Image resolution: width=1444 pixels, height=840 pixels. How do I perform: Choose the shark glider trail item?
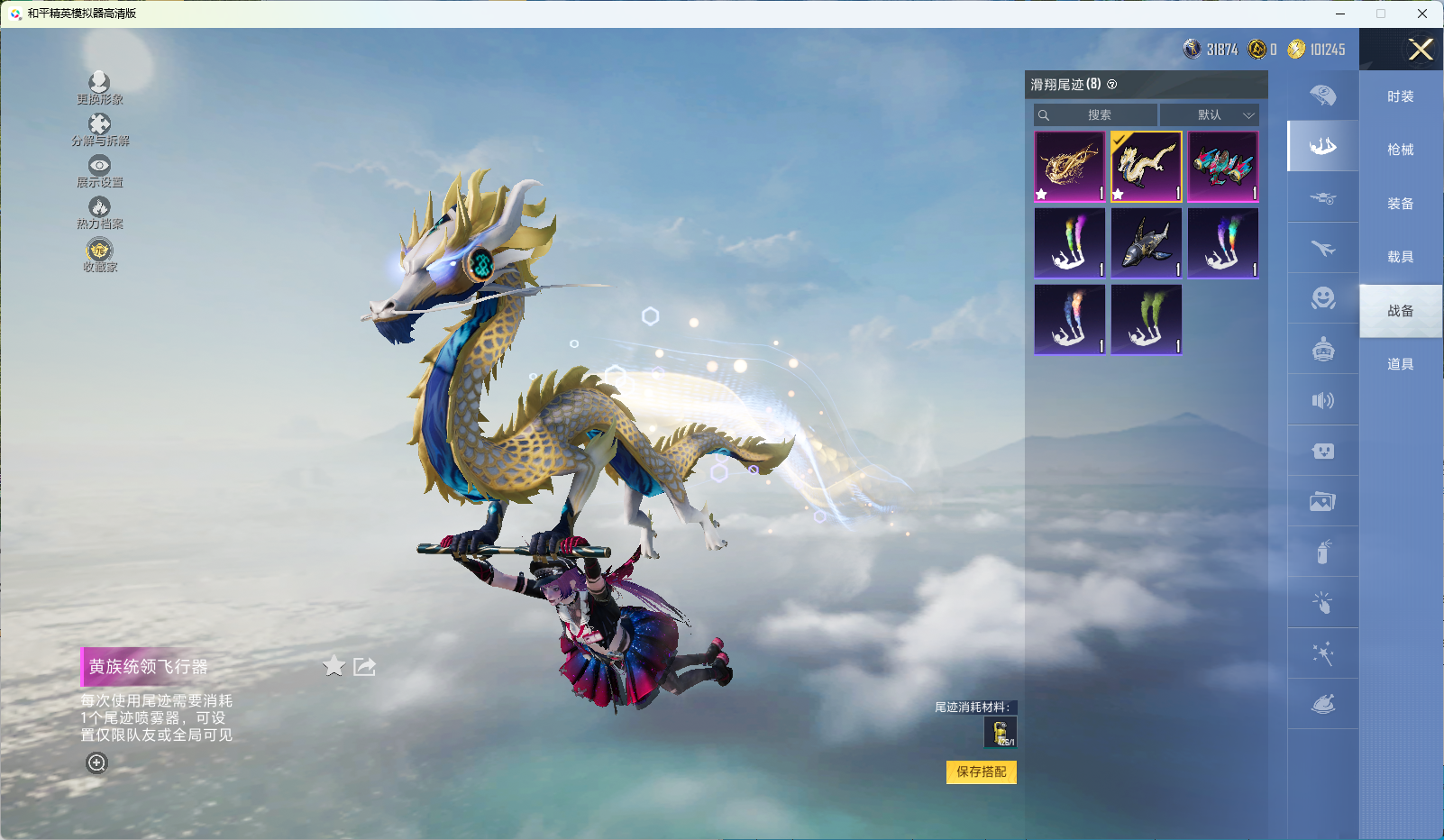(1147, 243)
